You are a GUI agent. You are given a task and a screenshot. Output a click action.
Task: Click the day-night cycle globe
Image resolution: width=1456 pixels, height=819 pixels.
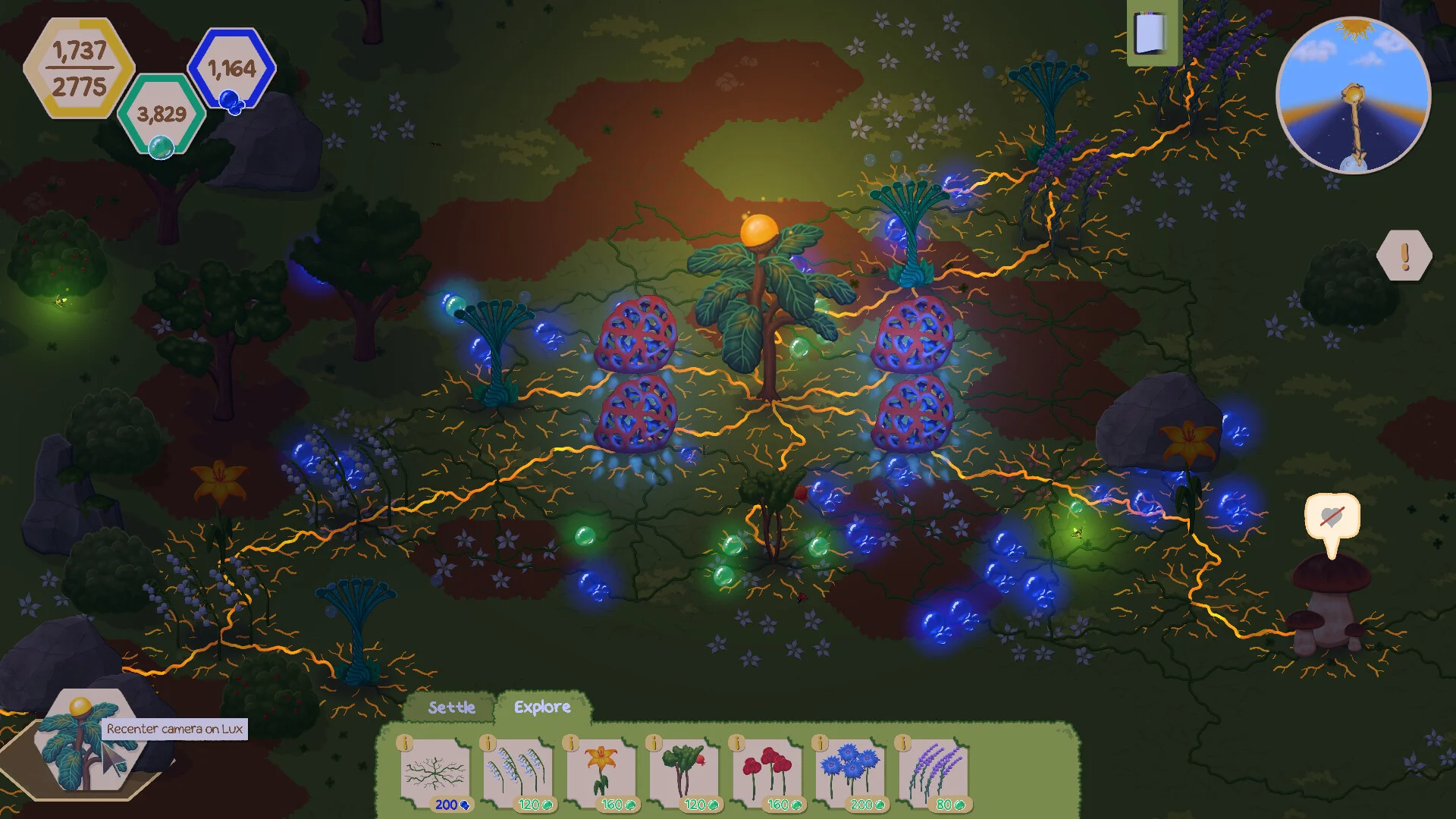click(x=1354, y=96)
